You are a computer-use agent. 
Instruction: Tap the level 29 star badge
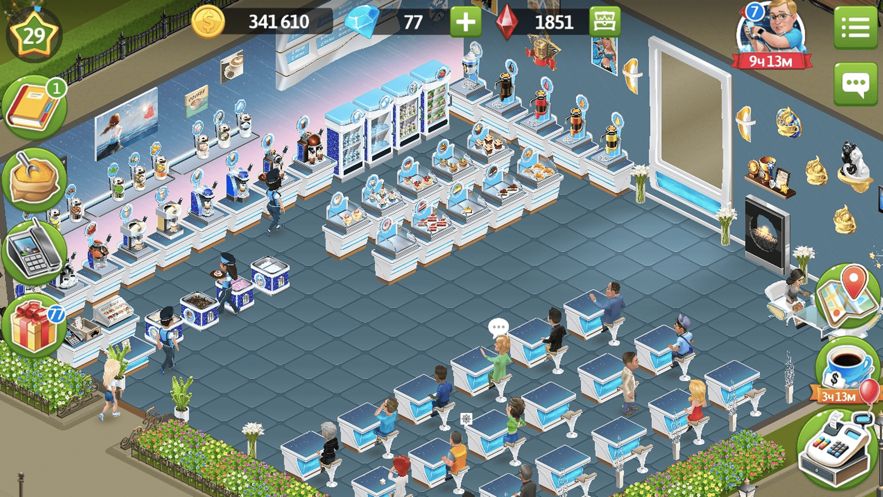tap(34, 32)
